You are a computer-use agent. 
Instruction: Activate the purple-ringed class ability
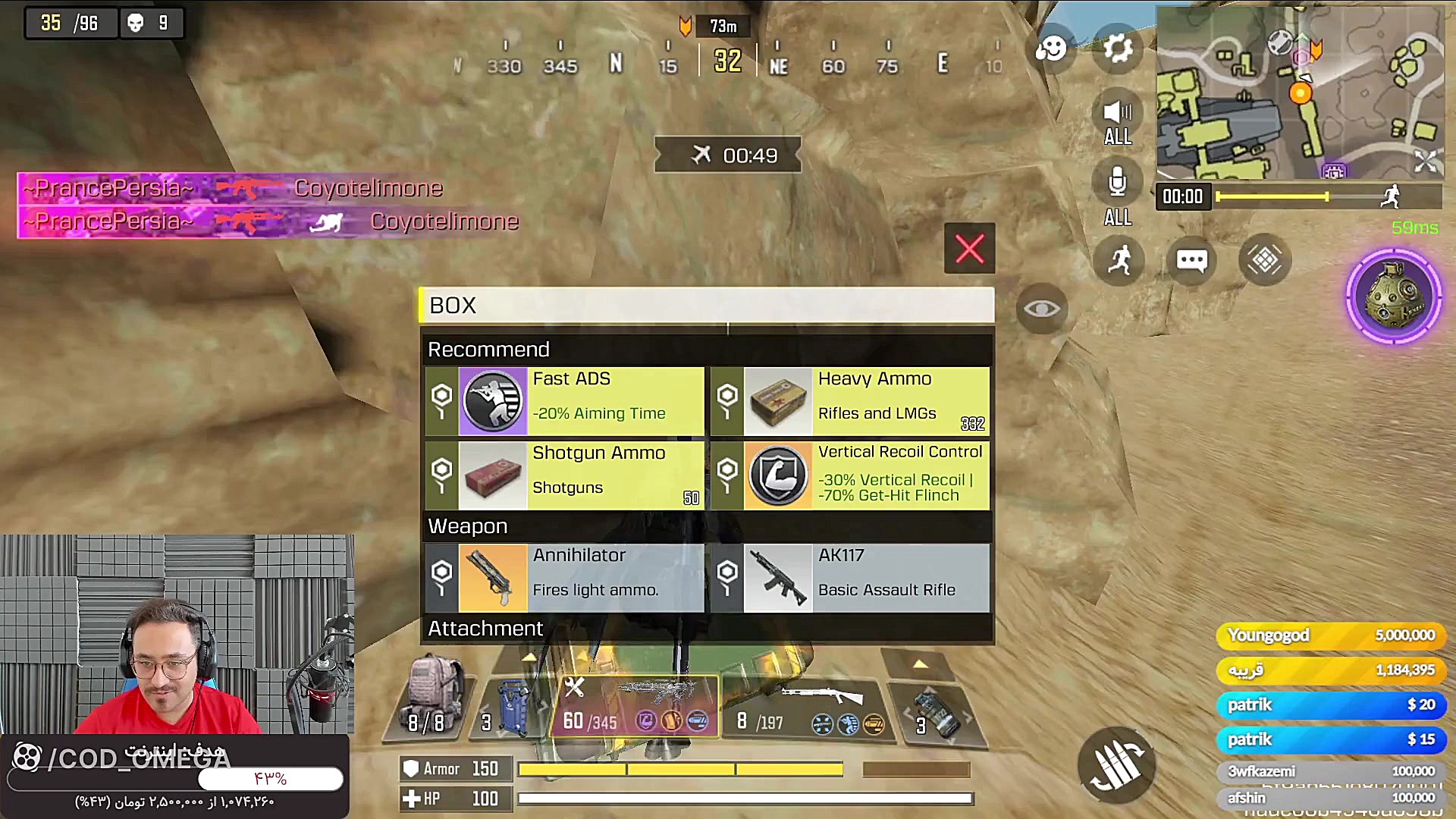point(1393,296)
